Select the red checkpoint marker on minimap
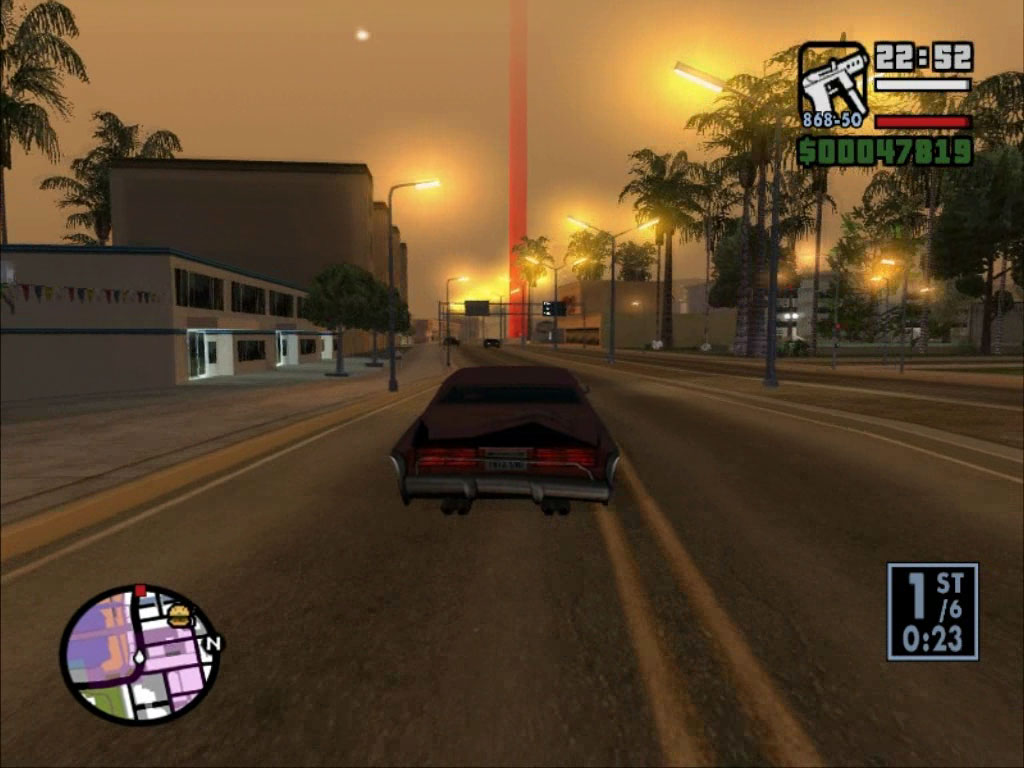Viewport: 1024px width, 768px height. click(x=140, y=590)
